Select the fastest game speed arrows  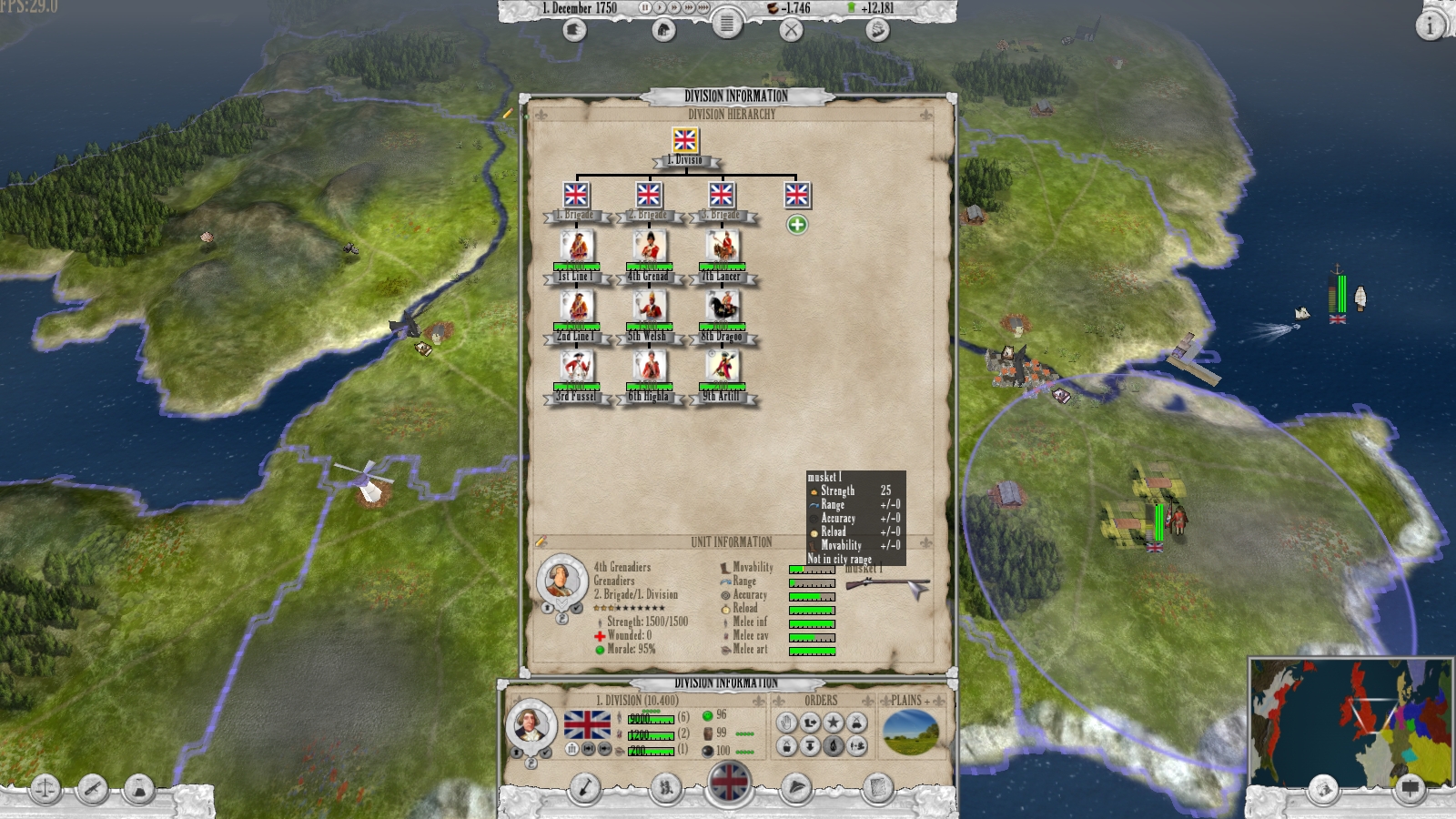(x=703, y=7)
